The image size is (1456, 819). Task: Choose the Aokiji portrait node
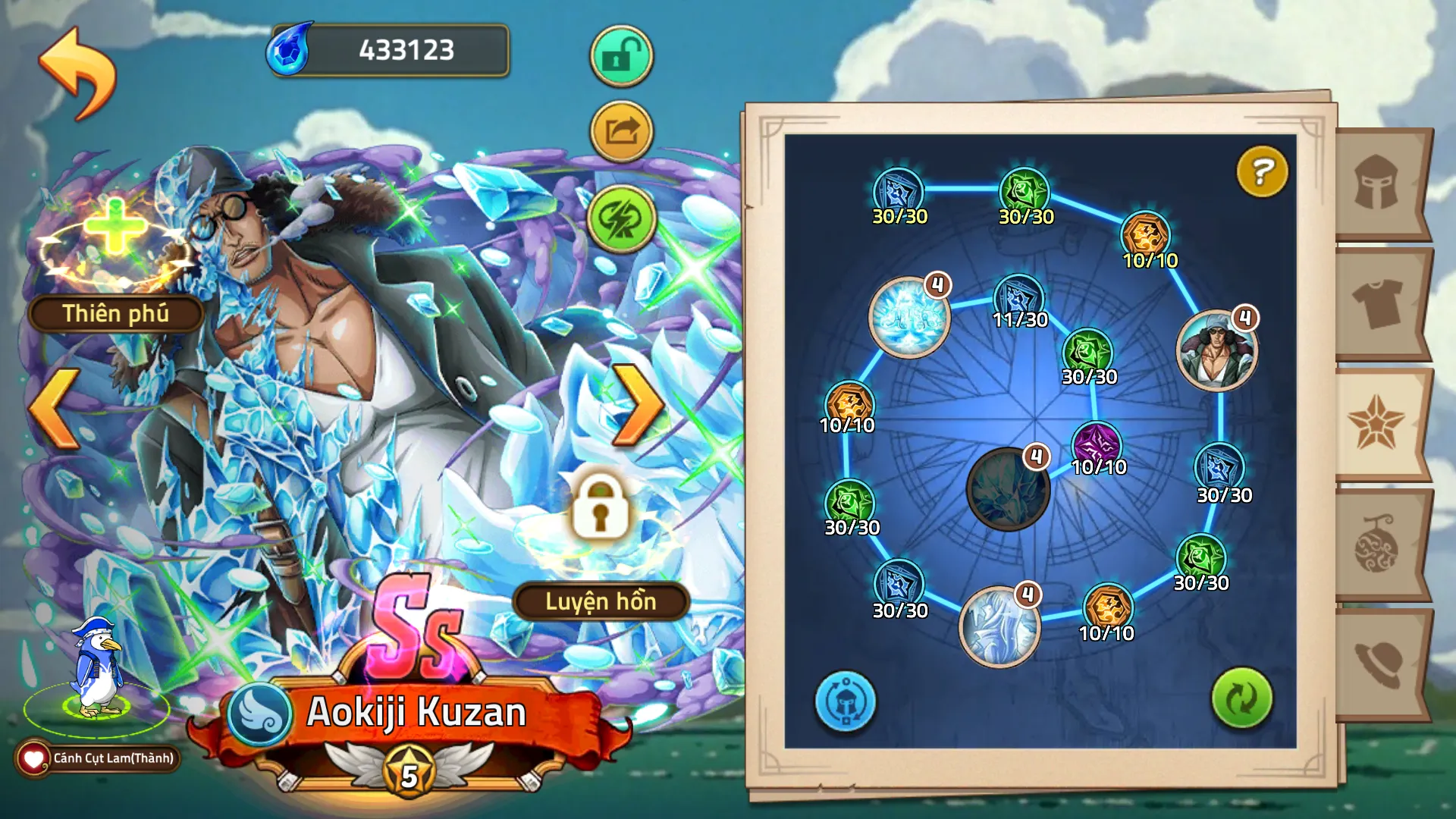point(1216,350)
